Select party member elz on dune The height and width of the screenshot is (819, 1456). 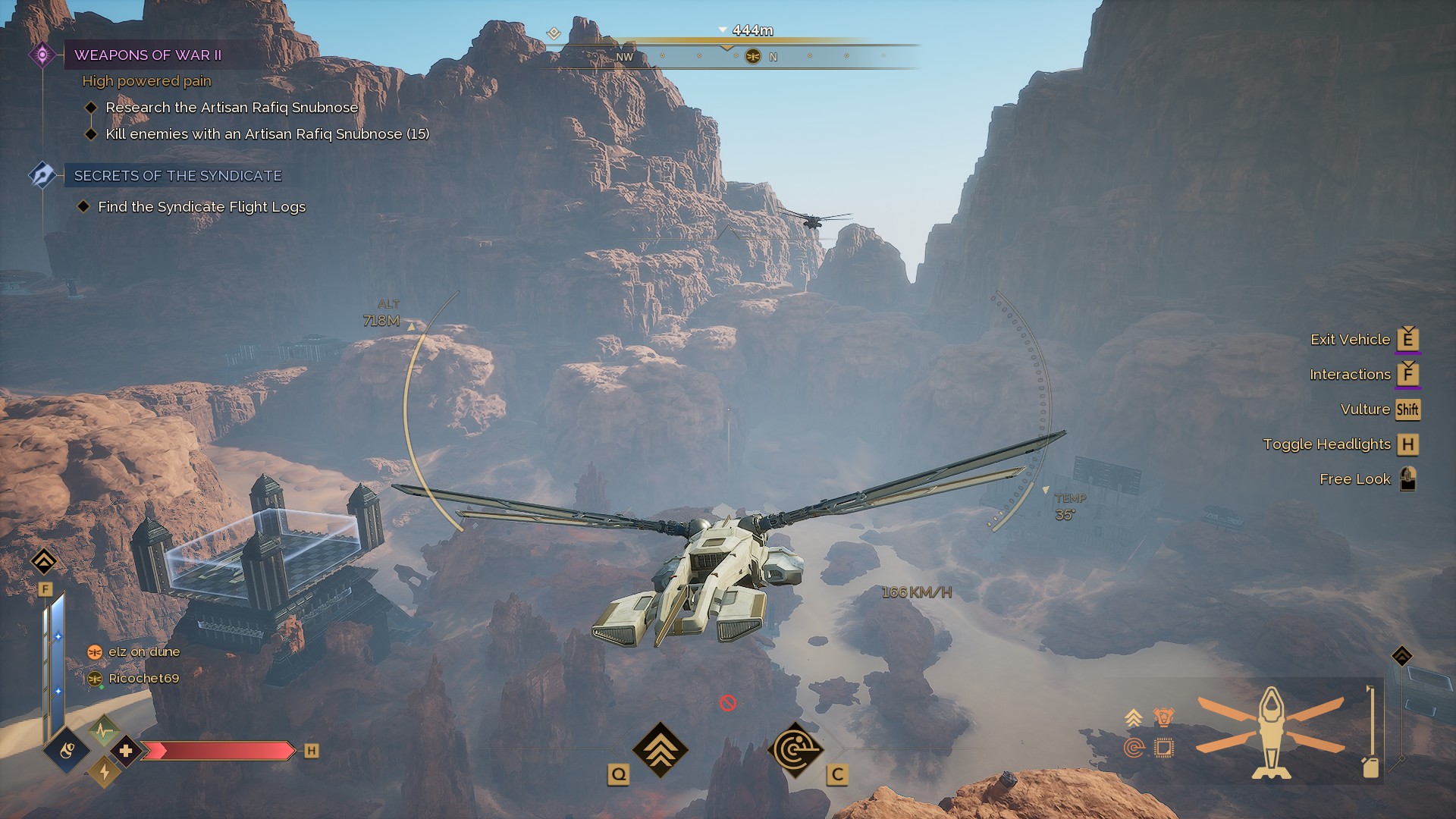143,652
